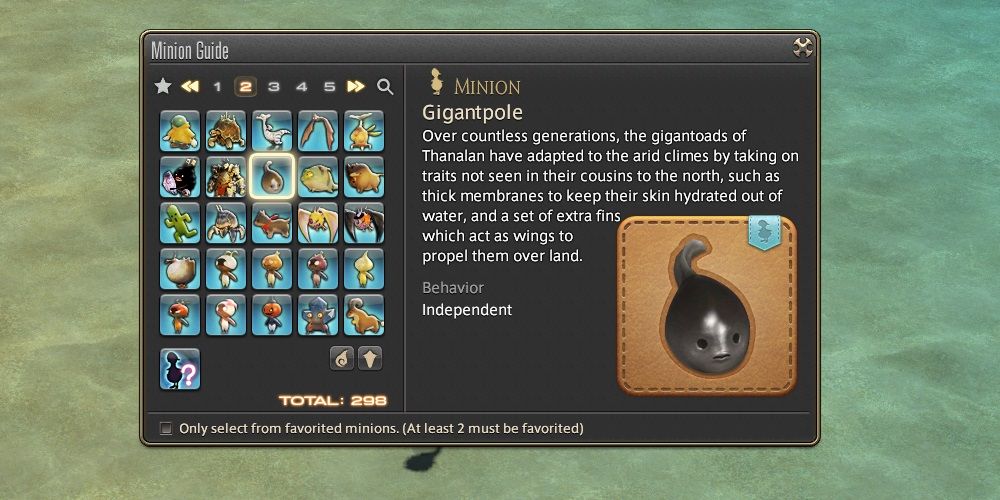Advance pages with the right double arrows

356,87
